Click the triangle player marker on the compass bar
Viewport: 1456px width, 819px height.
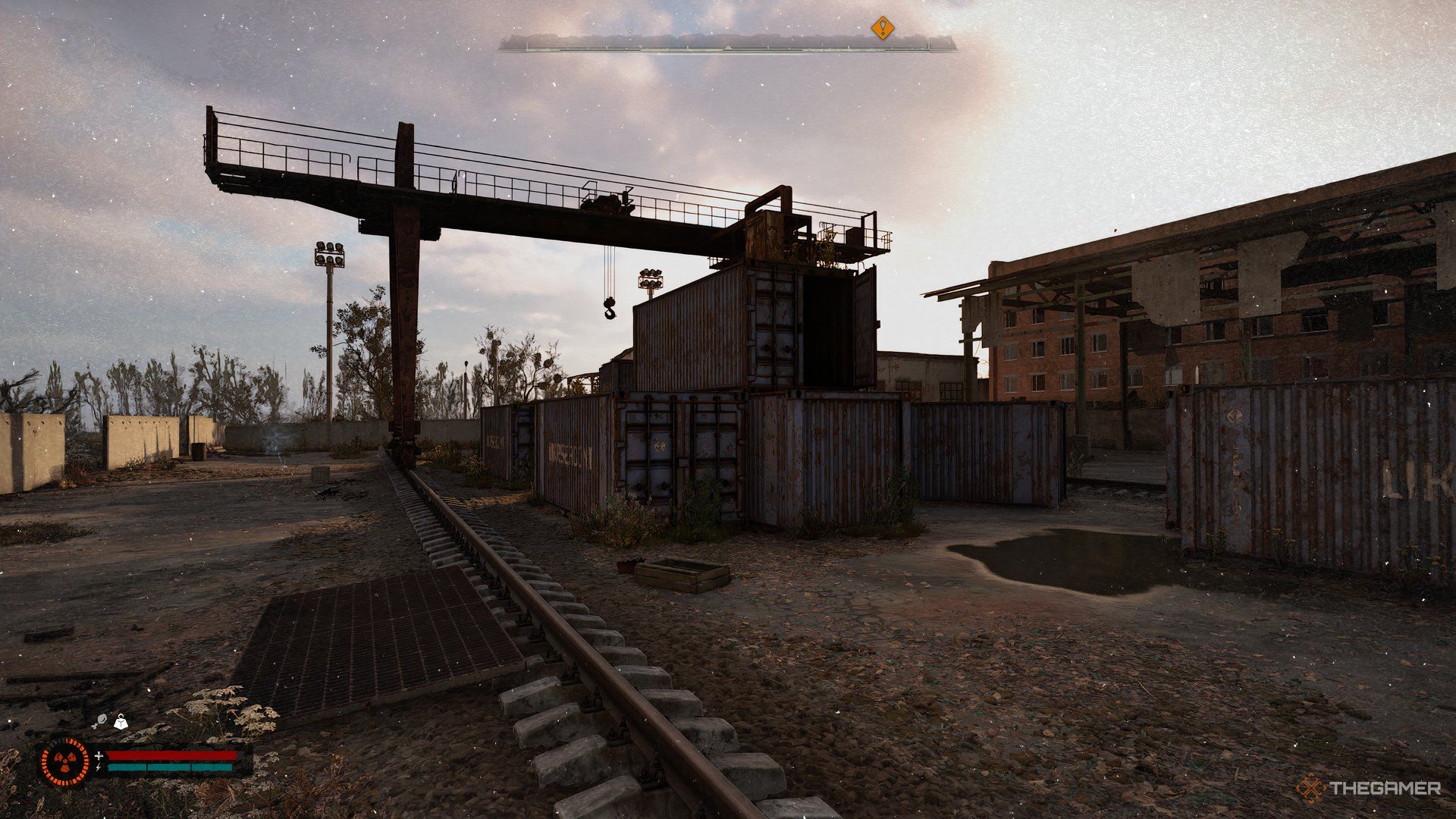coord(728,48)
